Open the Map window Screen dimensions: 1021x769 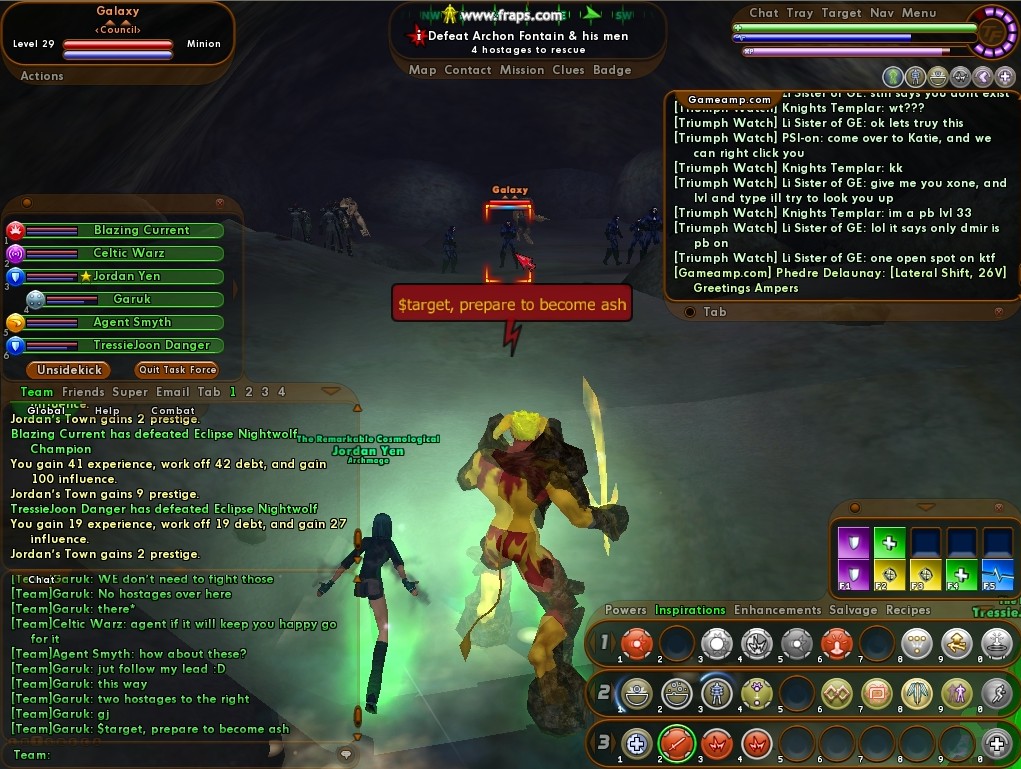point(422,70)
